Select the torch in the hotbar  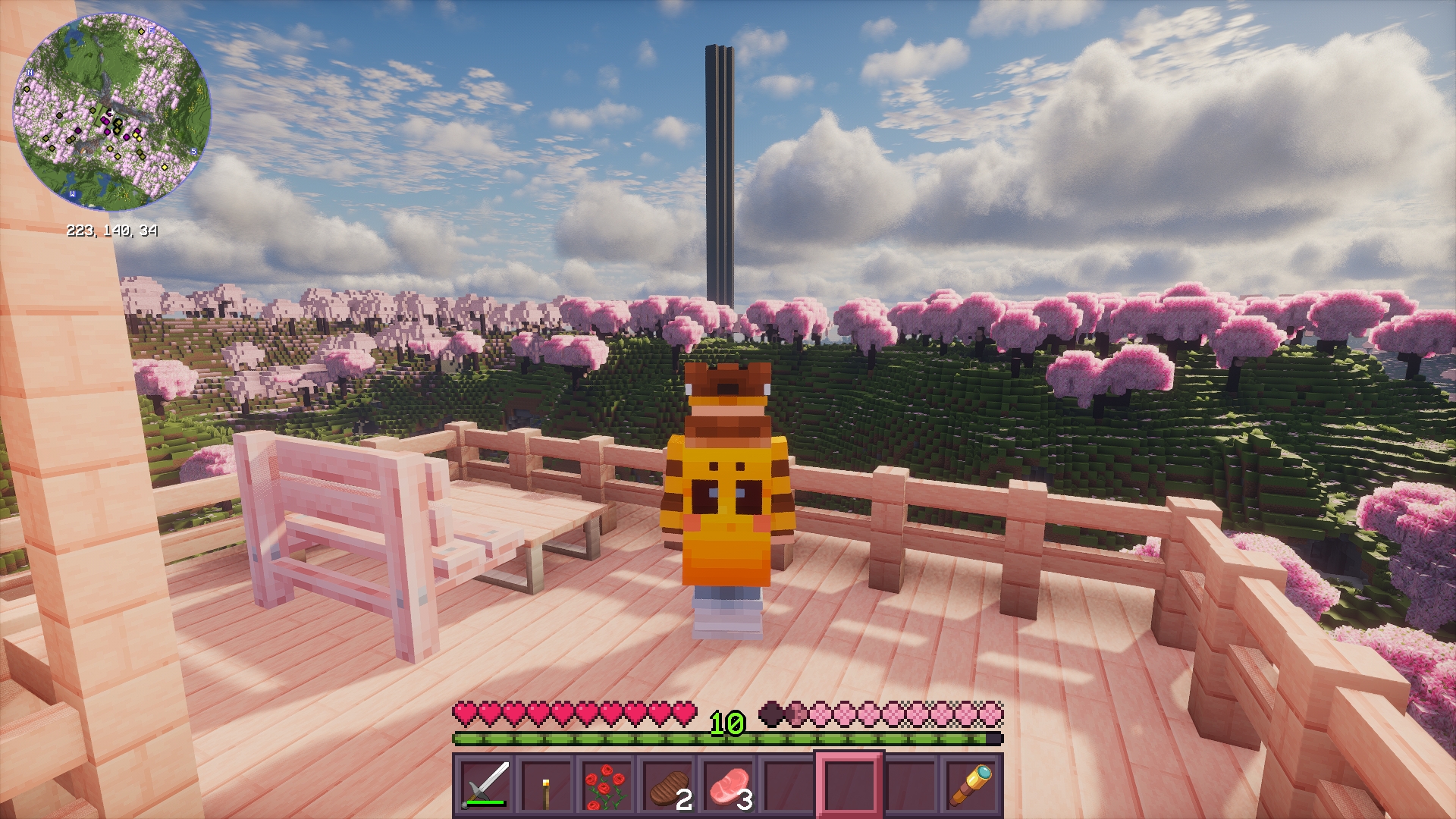tap(548, 789)
